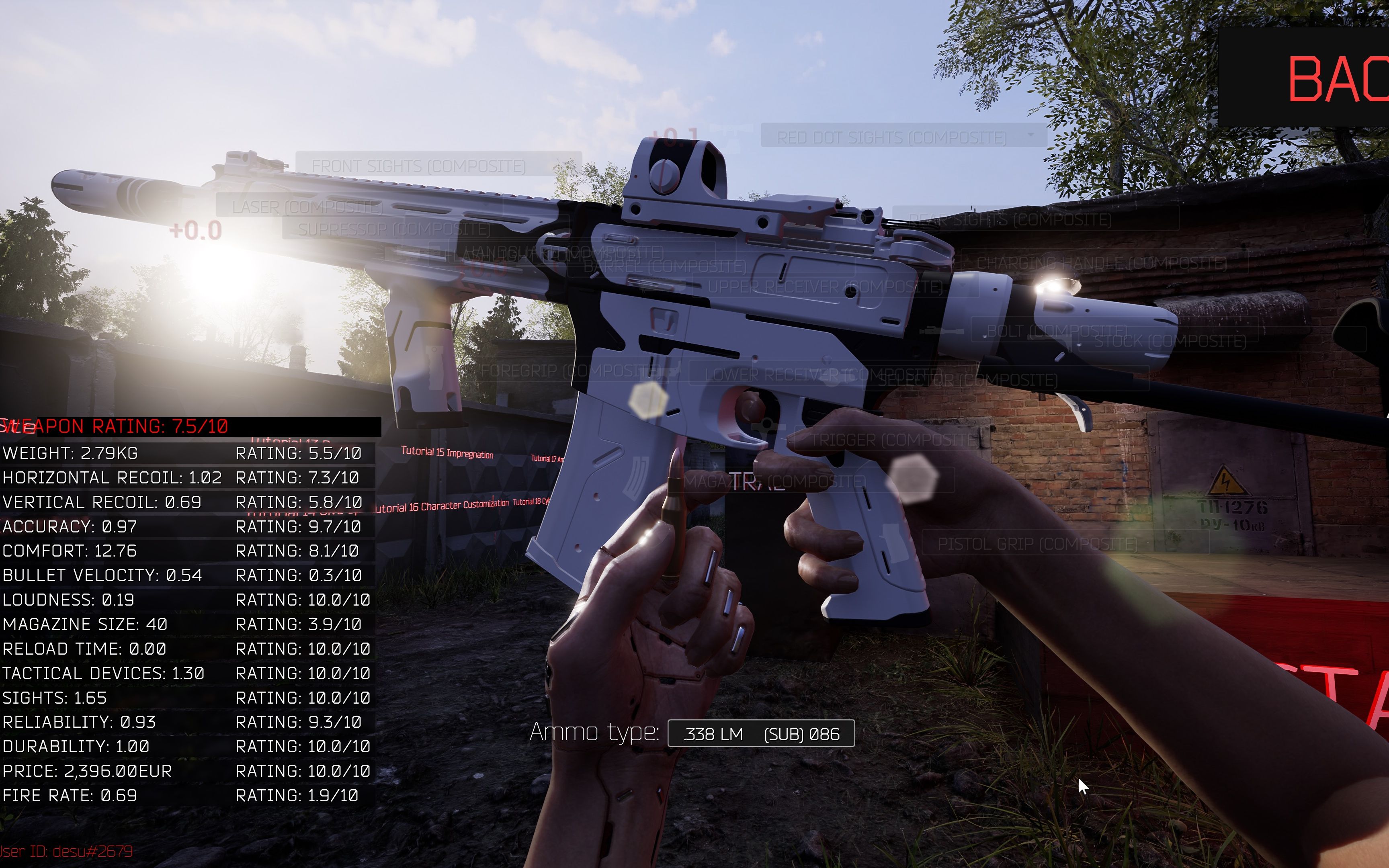1389x868 pixels.
Task: Choose the Trigger part dropdown
Action: click(x=894, y=440)
